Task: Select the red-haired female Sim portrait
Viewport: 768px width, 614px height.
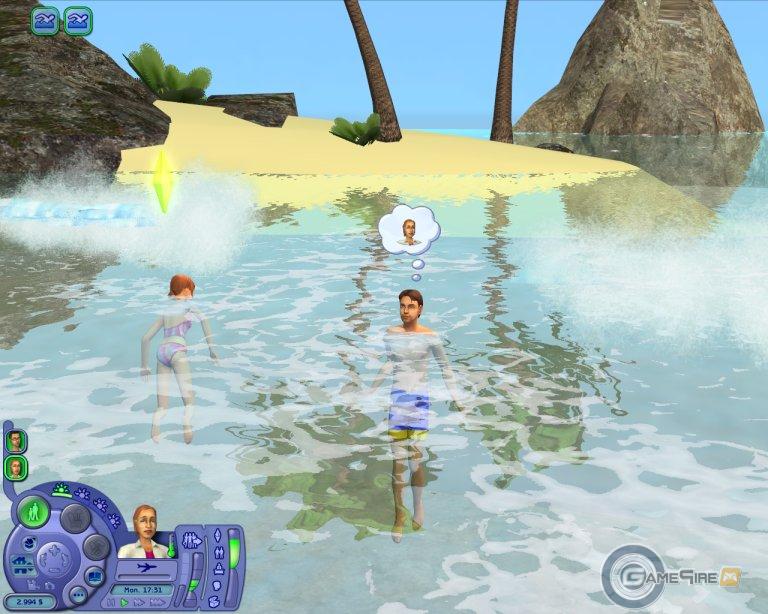Action: point(16,467)
